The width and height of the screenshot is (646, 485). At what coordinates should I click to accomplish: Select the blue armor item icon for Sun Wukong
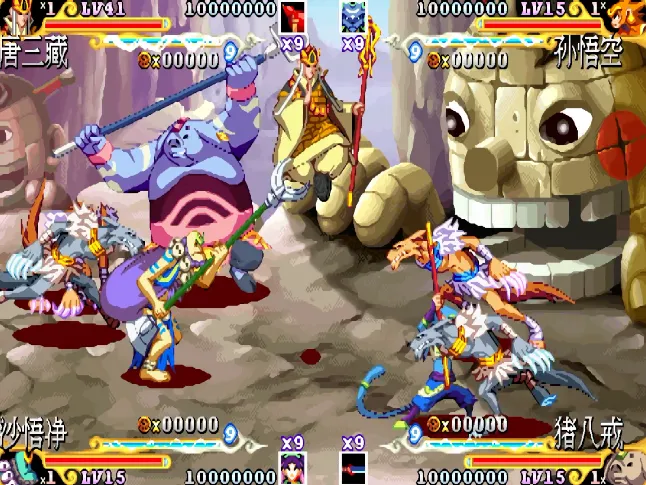click(353, 18)
